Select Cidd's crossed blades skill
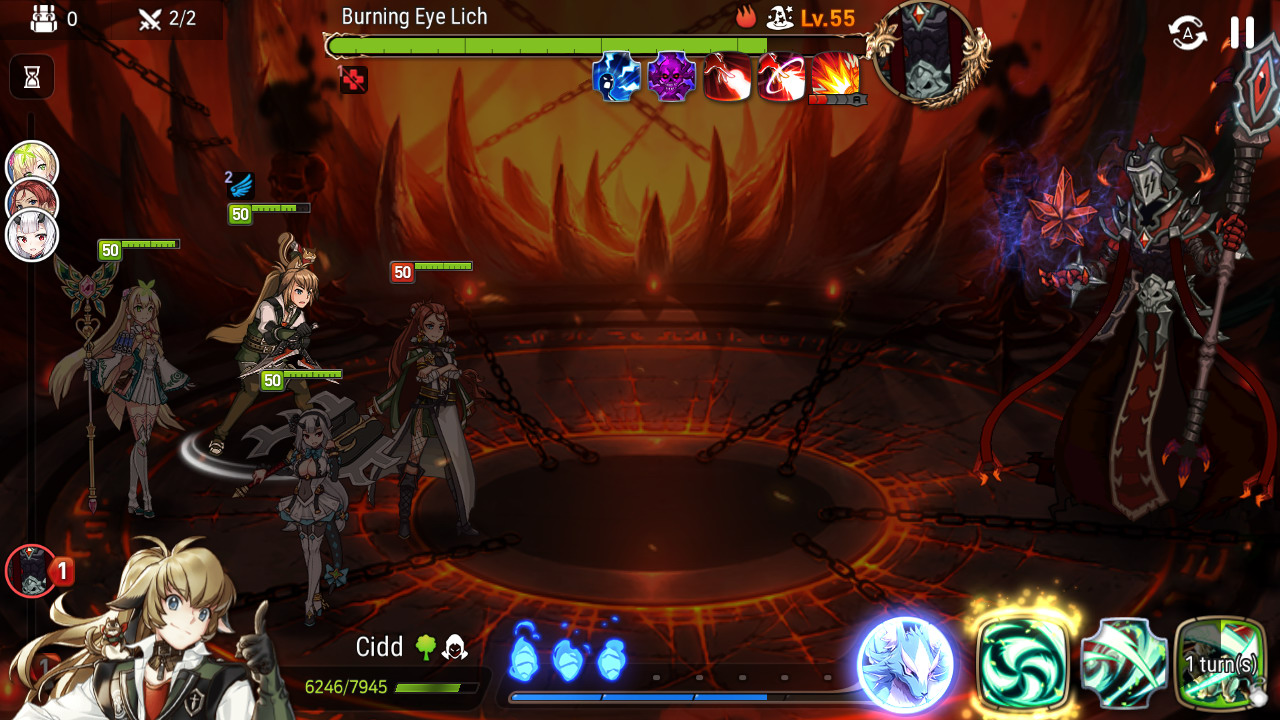This screenshot has width=1280, height=720. pos(1124,663)
